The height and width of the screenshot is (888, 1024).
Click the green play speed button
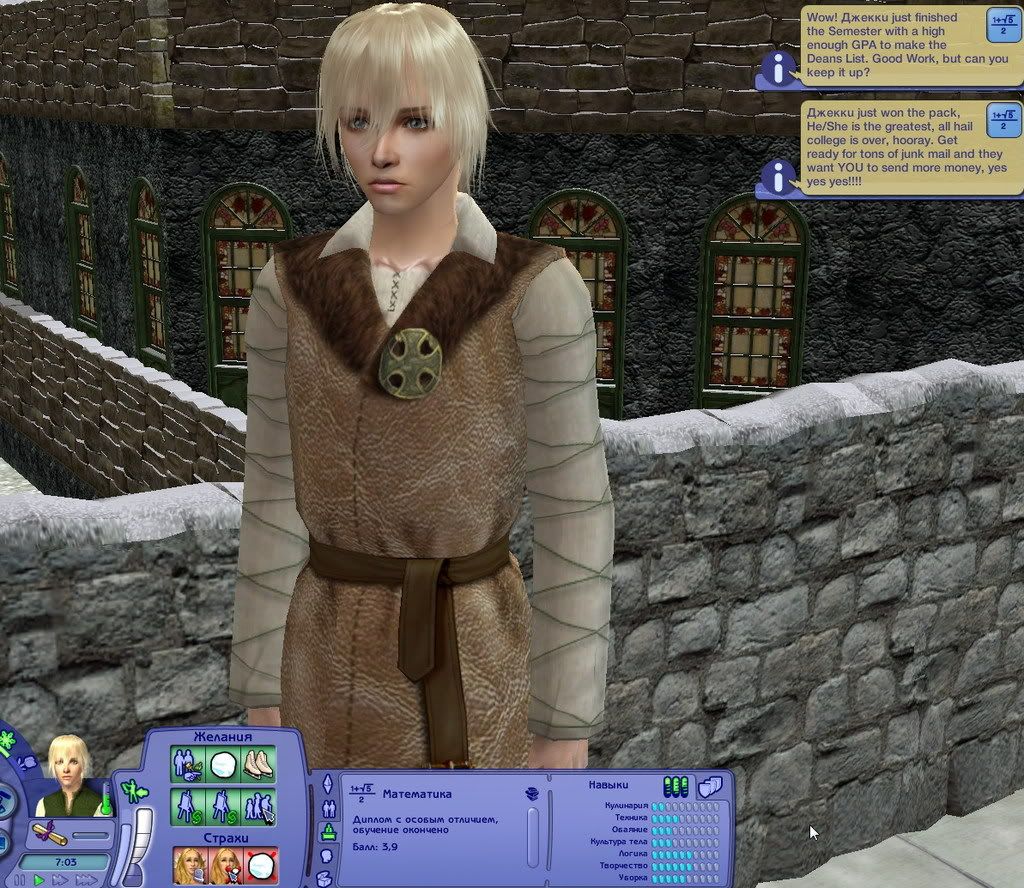[40, 880]
